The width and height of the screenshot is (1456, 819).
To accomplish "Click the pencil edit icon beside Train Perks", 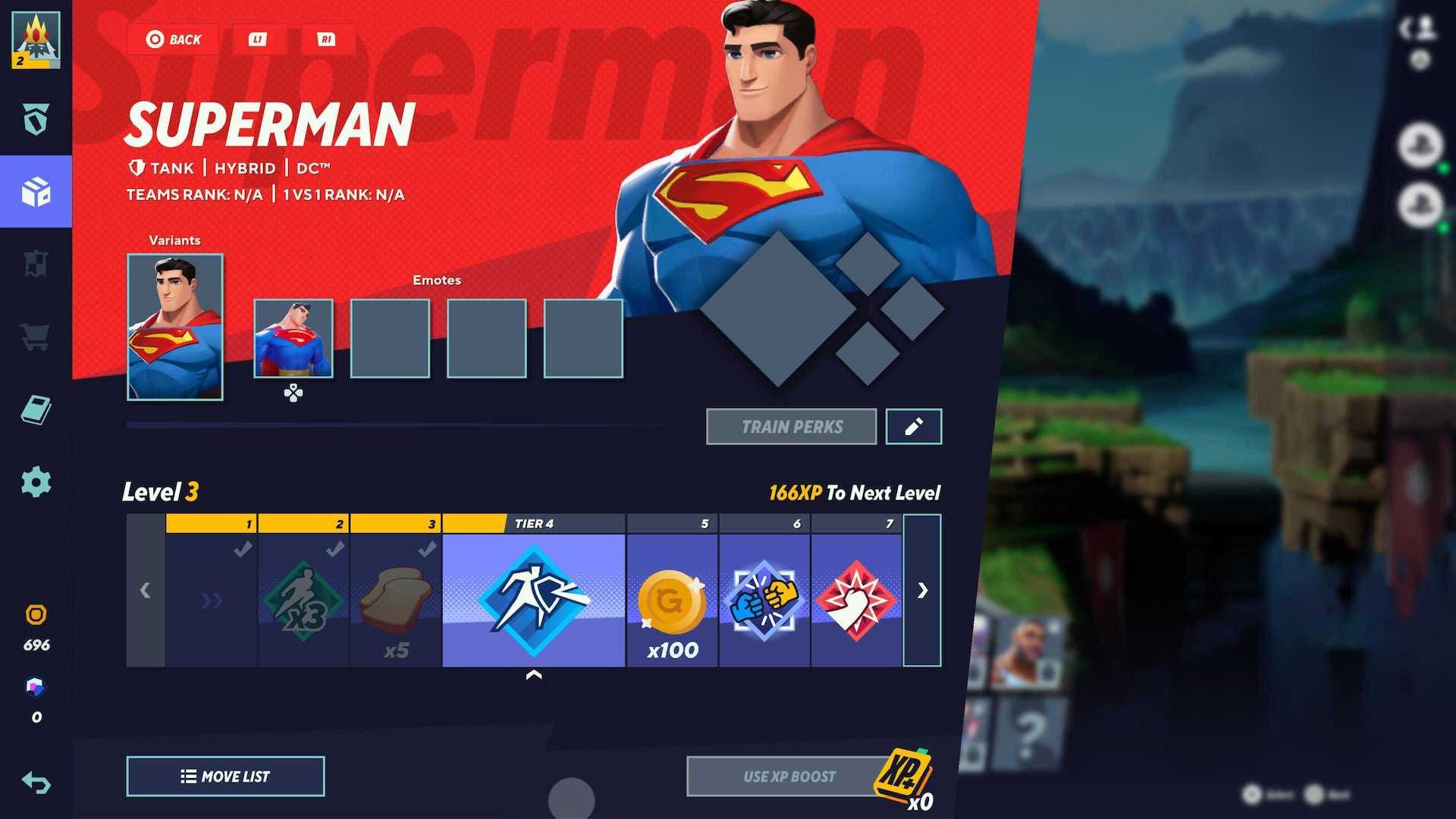I will (913, 426).
